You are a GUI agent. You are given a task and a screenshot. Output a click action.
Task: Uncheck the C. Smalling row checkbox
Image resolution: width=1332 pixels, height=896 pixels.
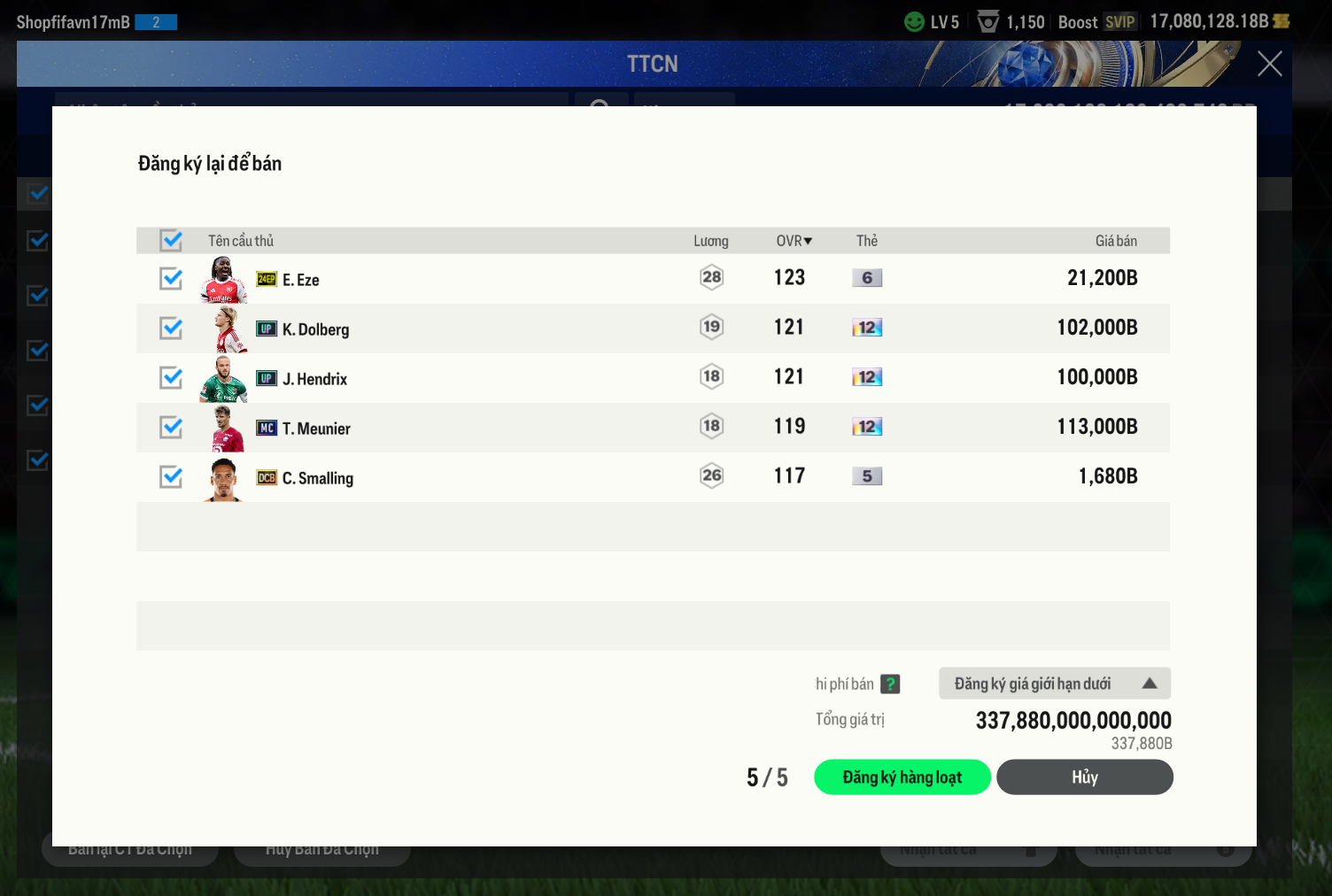click(x=171, y=477)
